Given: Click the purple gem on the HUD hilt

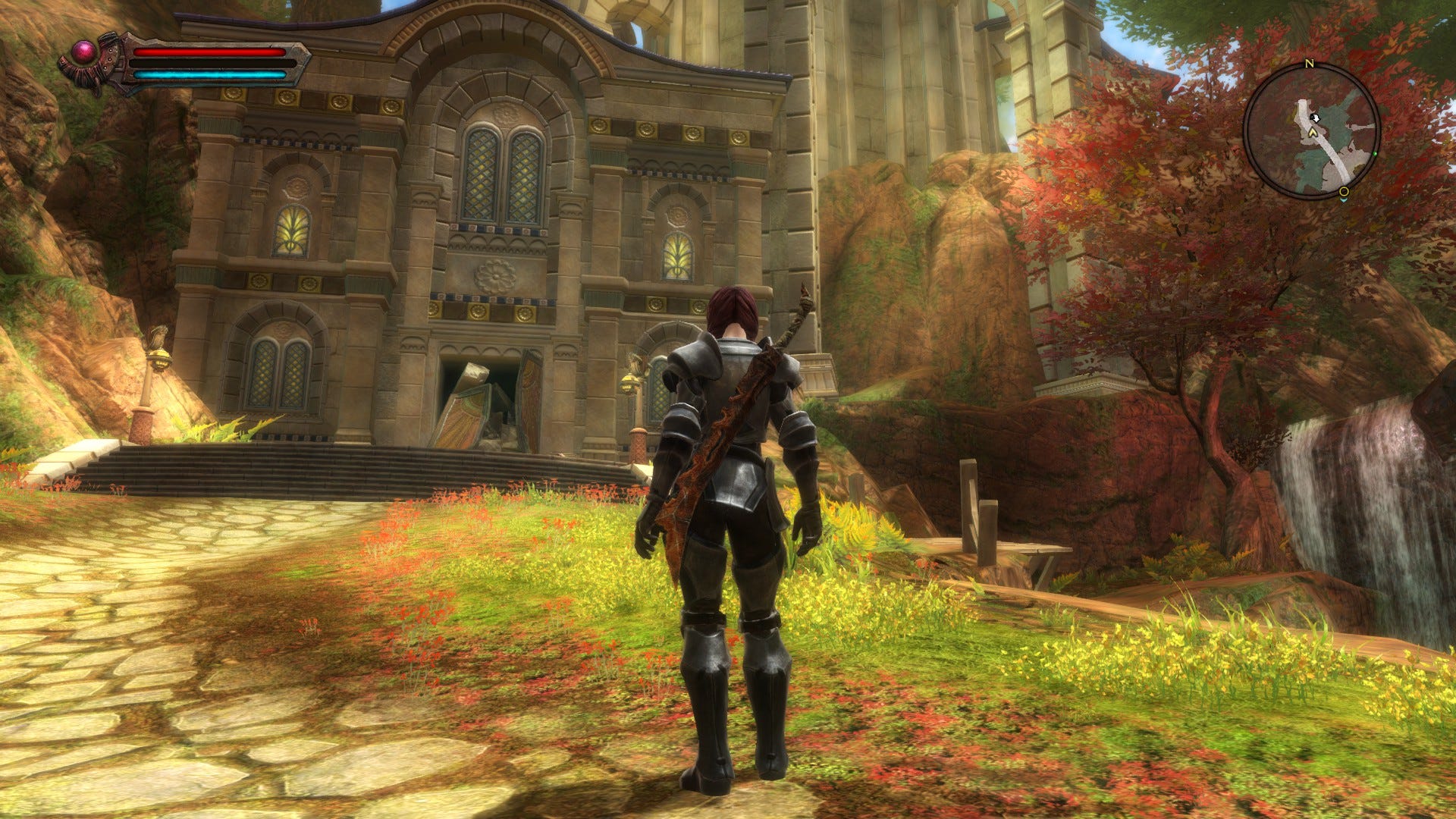Looking at the screenshot, I should click(x=84, y=50).
